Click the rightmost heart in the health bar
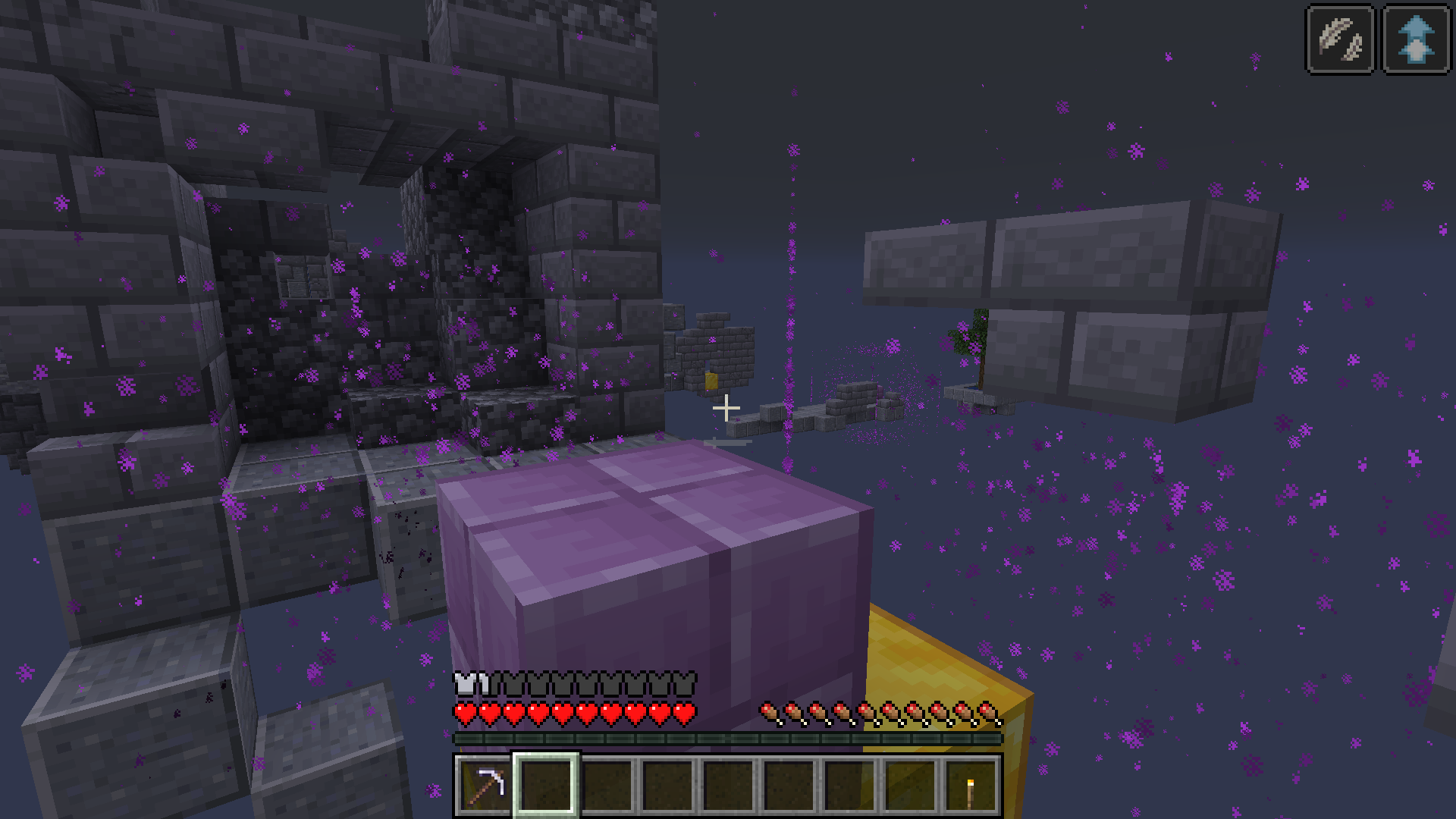The height and width of the screenshot is (819, 1456). coord(684,714)
